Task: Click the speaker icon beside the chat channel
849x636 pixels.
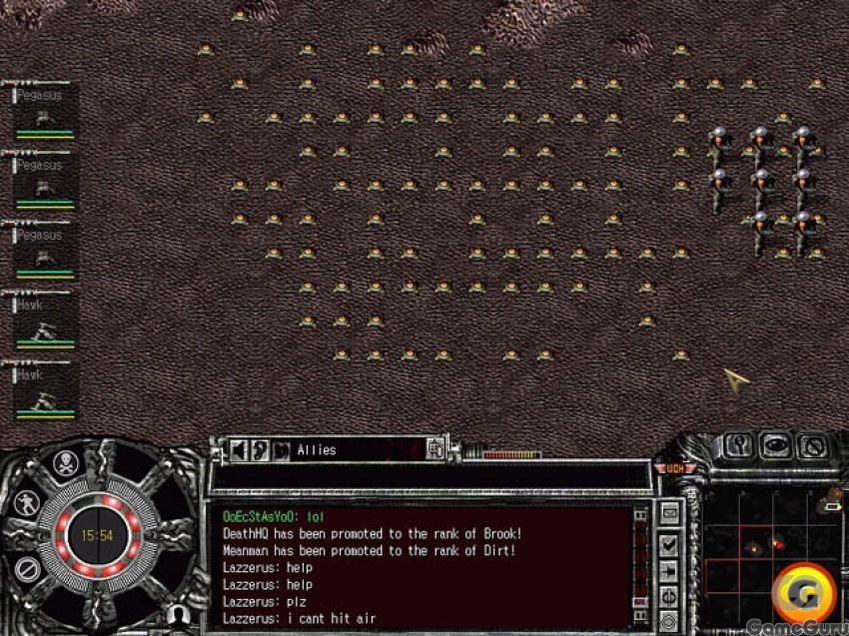Action: [240, 450]
